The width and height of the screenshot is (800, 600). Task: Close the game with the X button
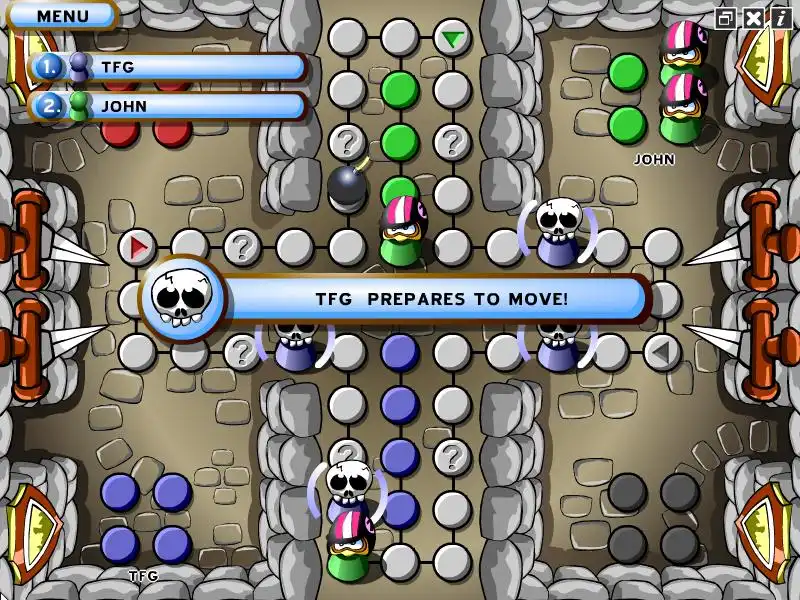pos(753,18)
